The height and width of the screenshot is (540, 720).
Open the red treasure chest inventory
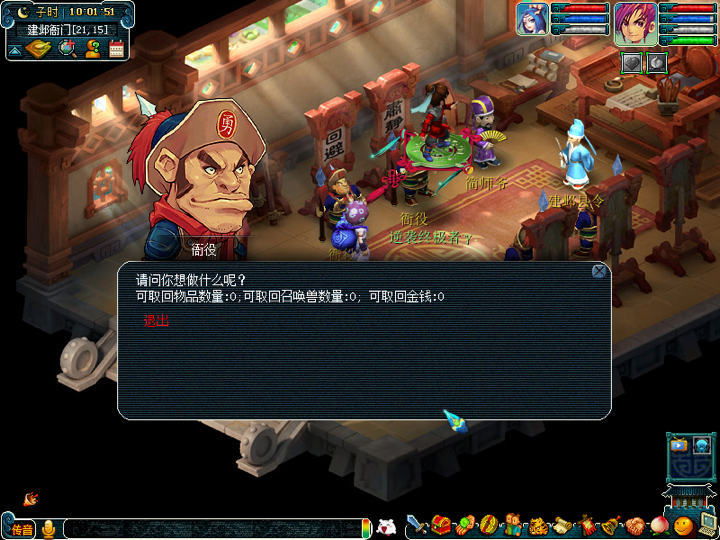point(440,525)
